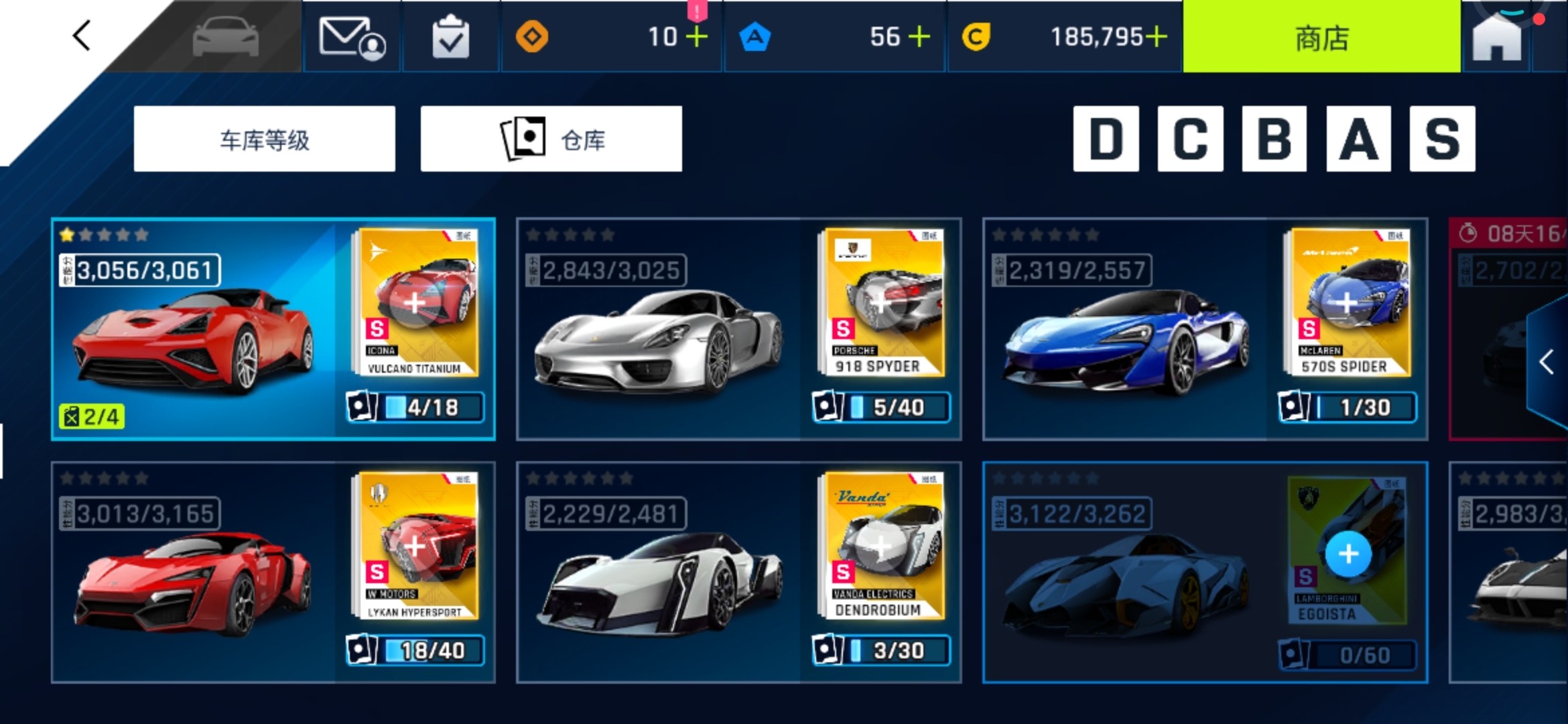The image size is (1568, 724).
Task: Select the Icona Vulcano Titanium car
Action: 194,335
